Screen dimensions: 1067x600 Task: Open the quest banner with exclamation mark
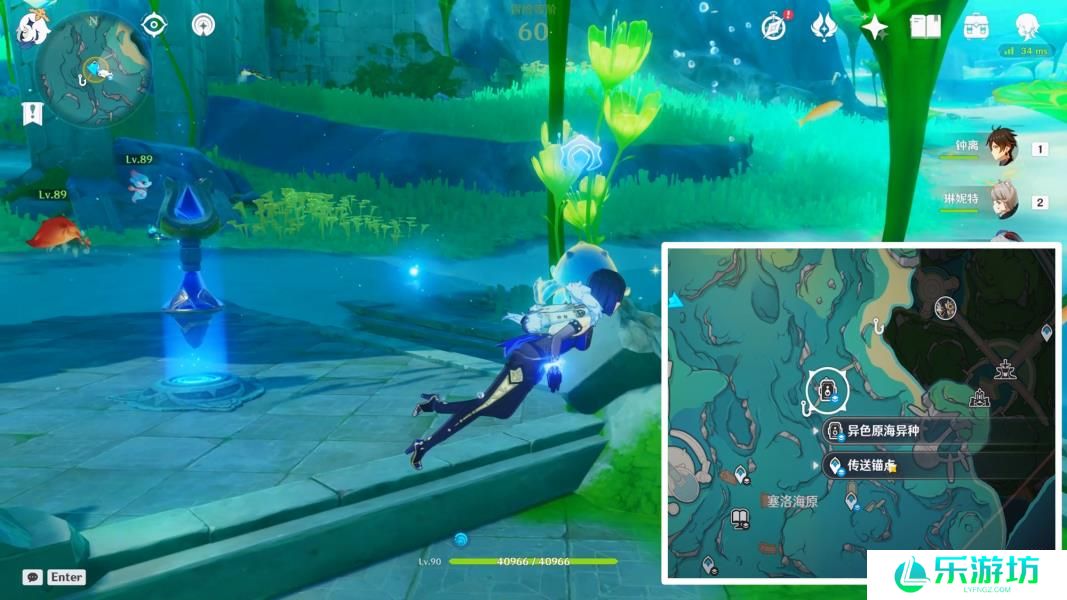[x=33, y=113]
